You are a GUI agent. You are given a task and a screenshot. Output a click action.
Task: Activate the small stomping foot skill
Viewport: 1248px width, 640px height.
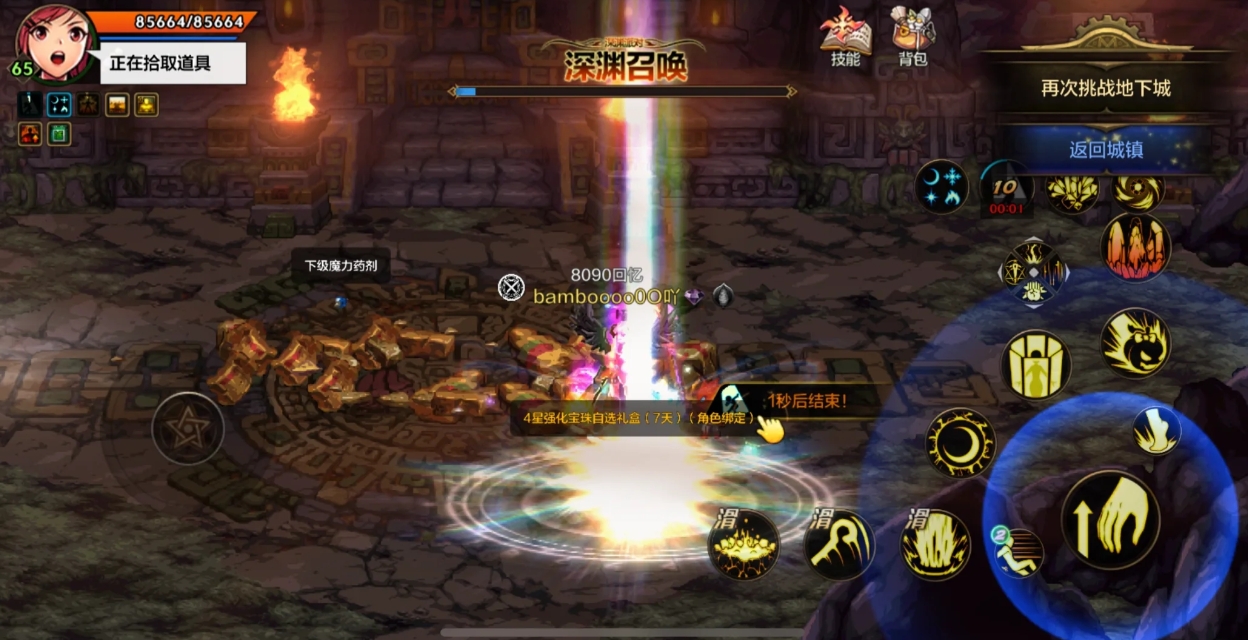[x=1156, y=431]
